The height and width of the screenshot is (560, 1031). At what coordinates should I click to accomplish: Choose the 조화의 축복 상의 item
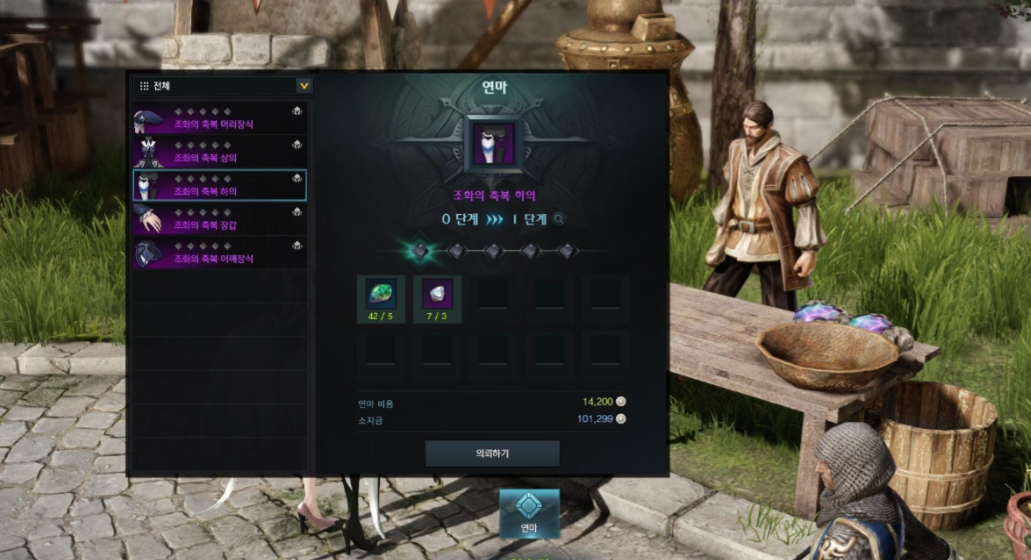pos(219,152)
